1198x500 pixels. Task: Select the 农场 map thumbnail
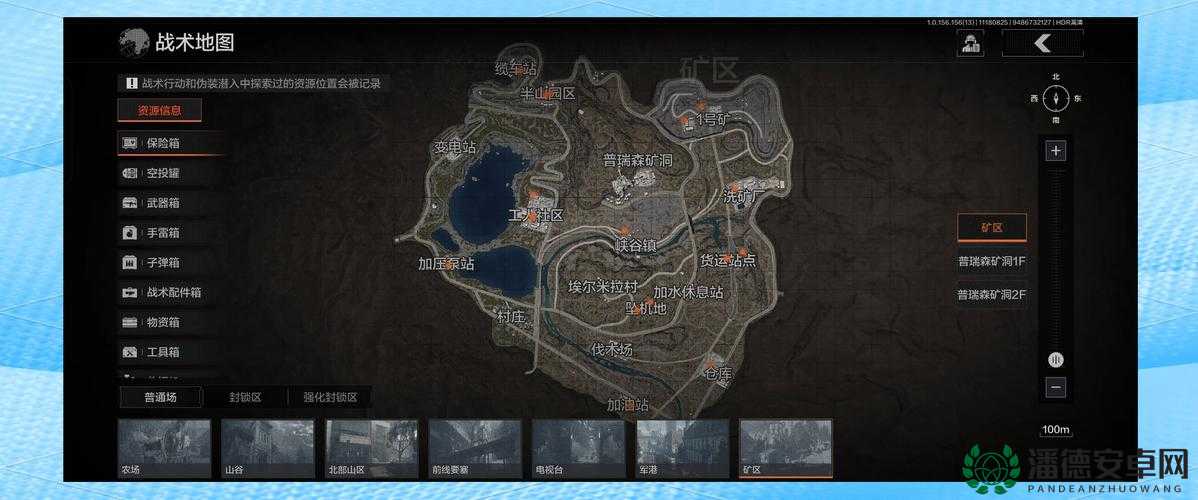(164, 449)
